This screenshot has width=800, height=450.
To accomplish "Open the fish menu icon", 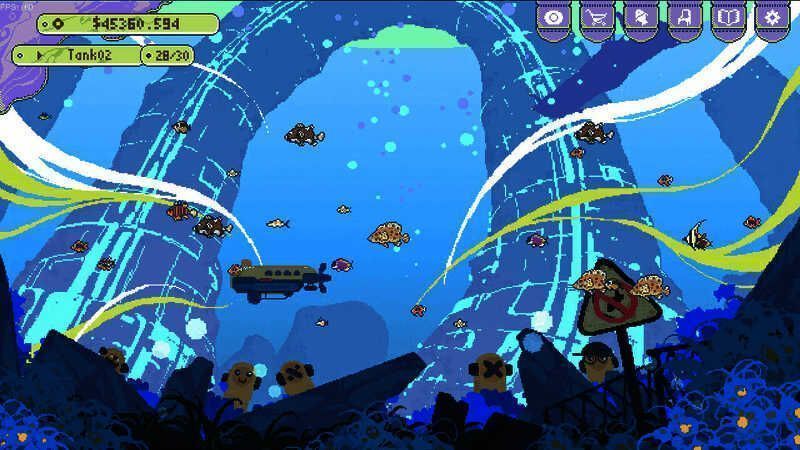I will pyautogui.click(x=640, y=18).
